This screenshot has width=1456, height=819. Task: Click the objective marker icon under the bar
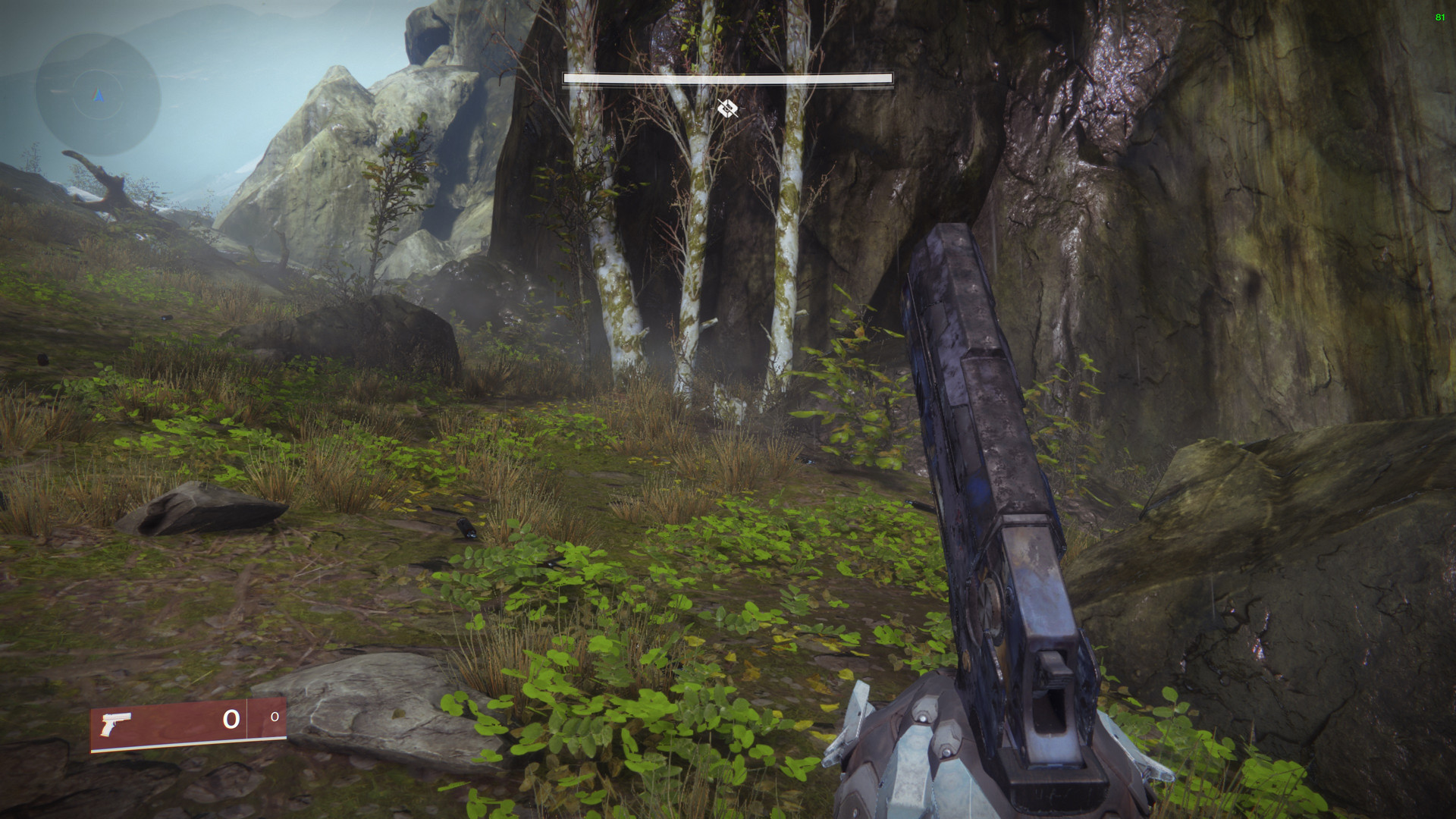(x=727, y=108)
